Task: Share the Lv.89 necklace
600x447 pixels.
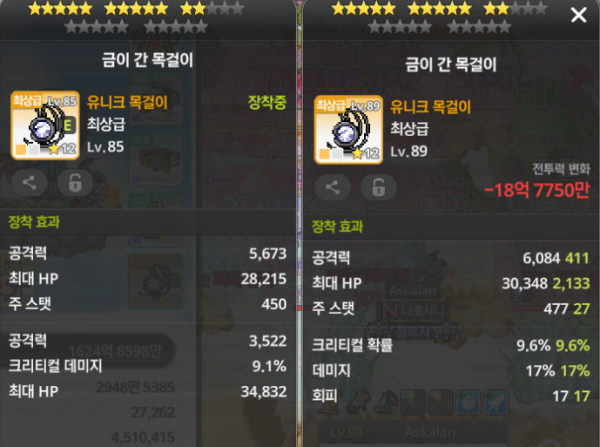Action: point(334,187)
